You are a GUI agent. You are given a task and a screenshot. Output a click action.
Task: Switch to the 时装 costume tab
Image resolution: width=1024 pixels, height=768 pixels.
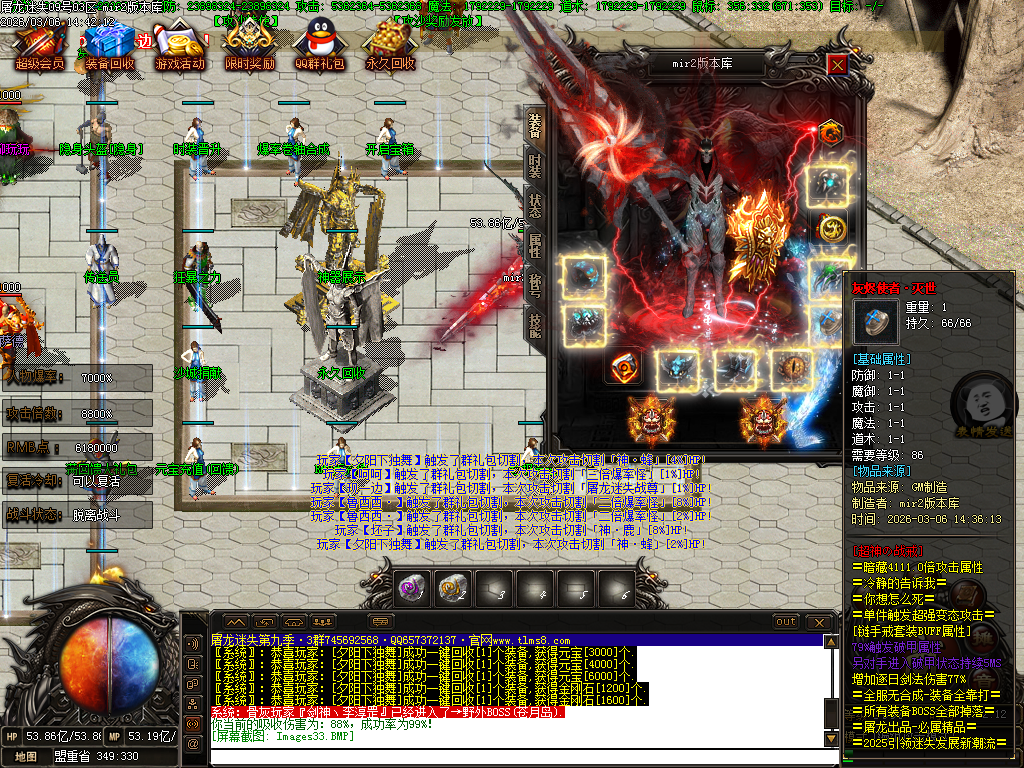(x=535, y=165)
